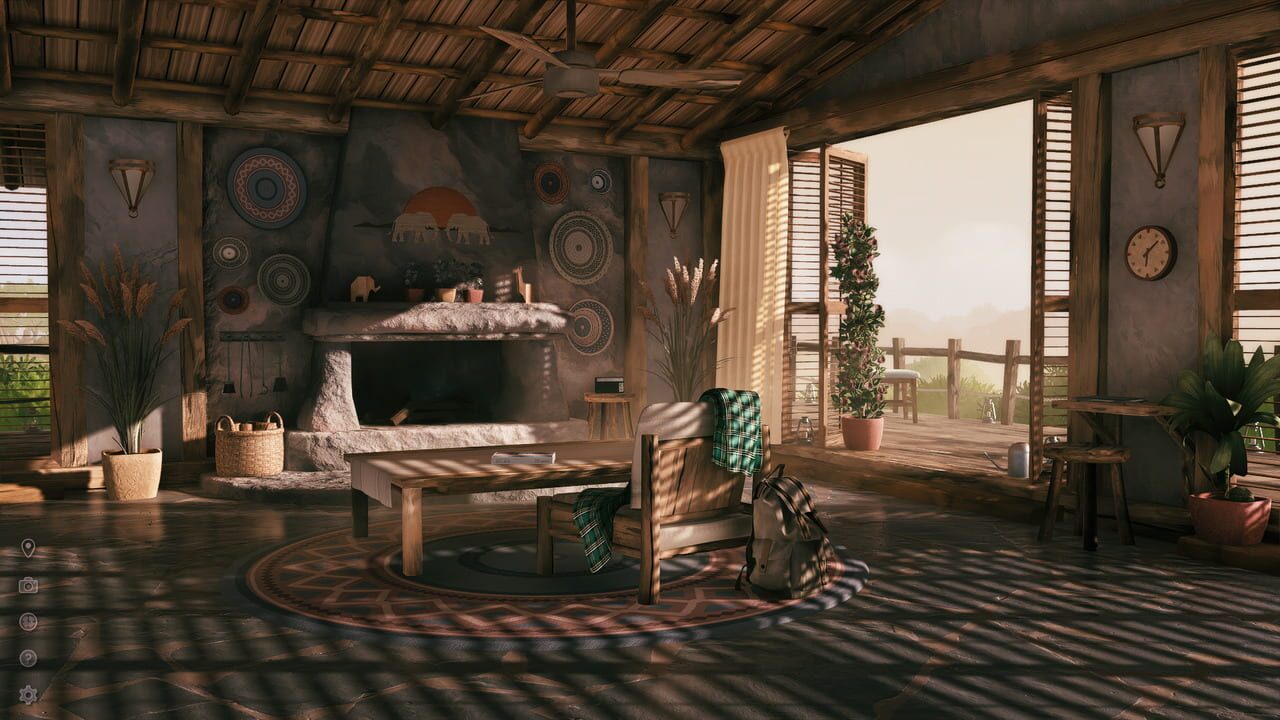Select the decorative woven plate on left wall

click(264, 187)
